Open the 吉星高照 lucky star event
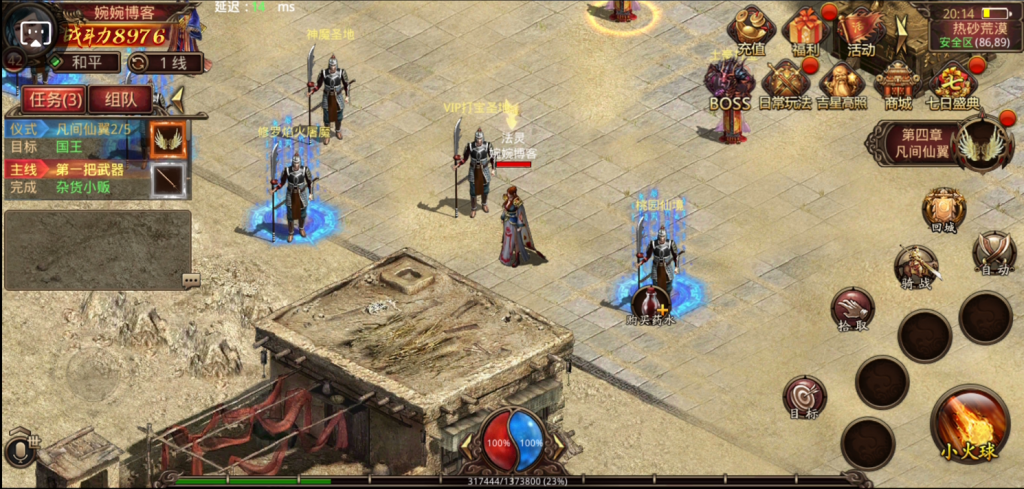 coord(842,84)
